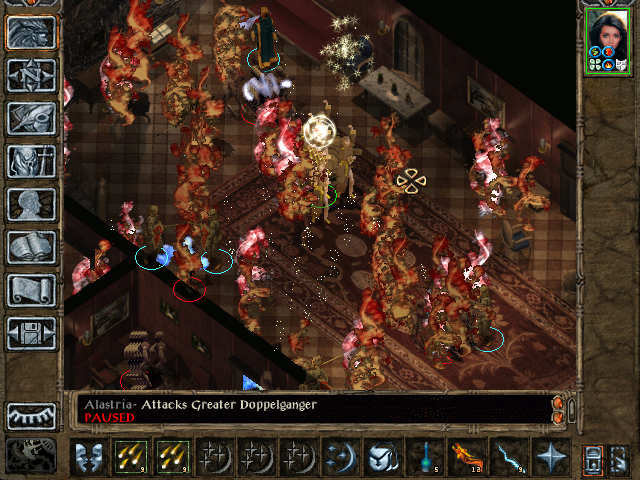
Task: Open the inventory screen
Action: [31, 161]
